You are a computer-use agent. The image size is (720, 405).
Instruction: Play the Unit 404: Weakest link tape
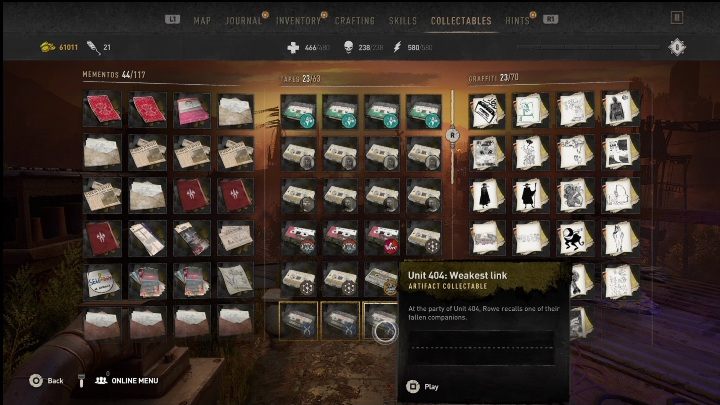click(424, 386)
